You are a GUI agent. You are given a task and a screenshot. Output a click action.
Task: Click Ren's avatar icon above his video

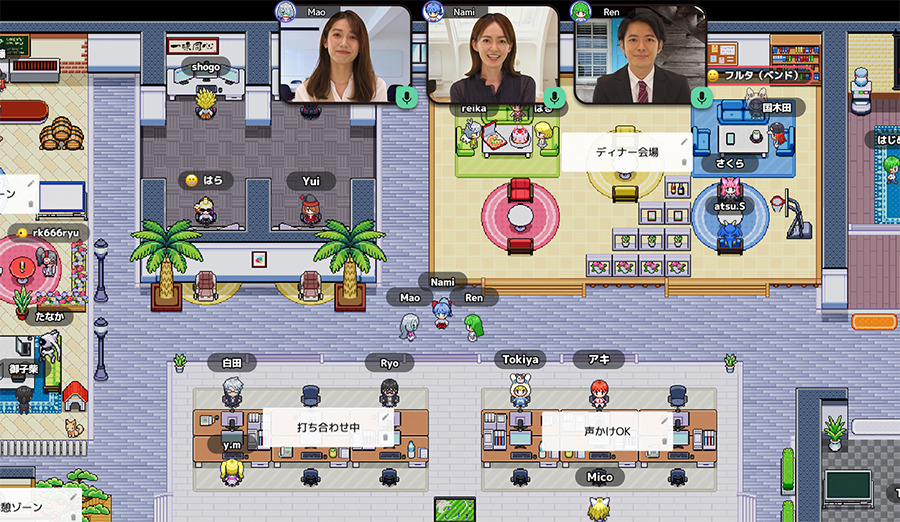[x=580, y=11]
